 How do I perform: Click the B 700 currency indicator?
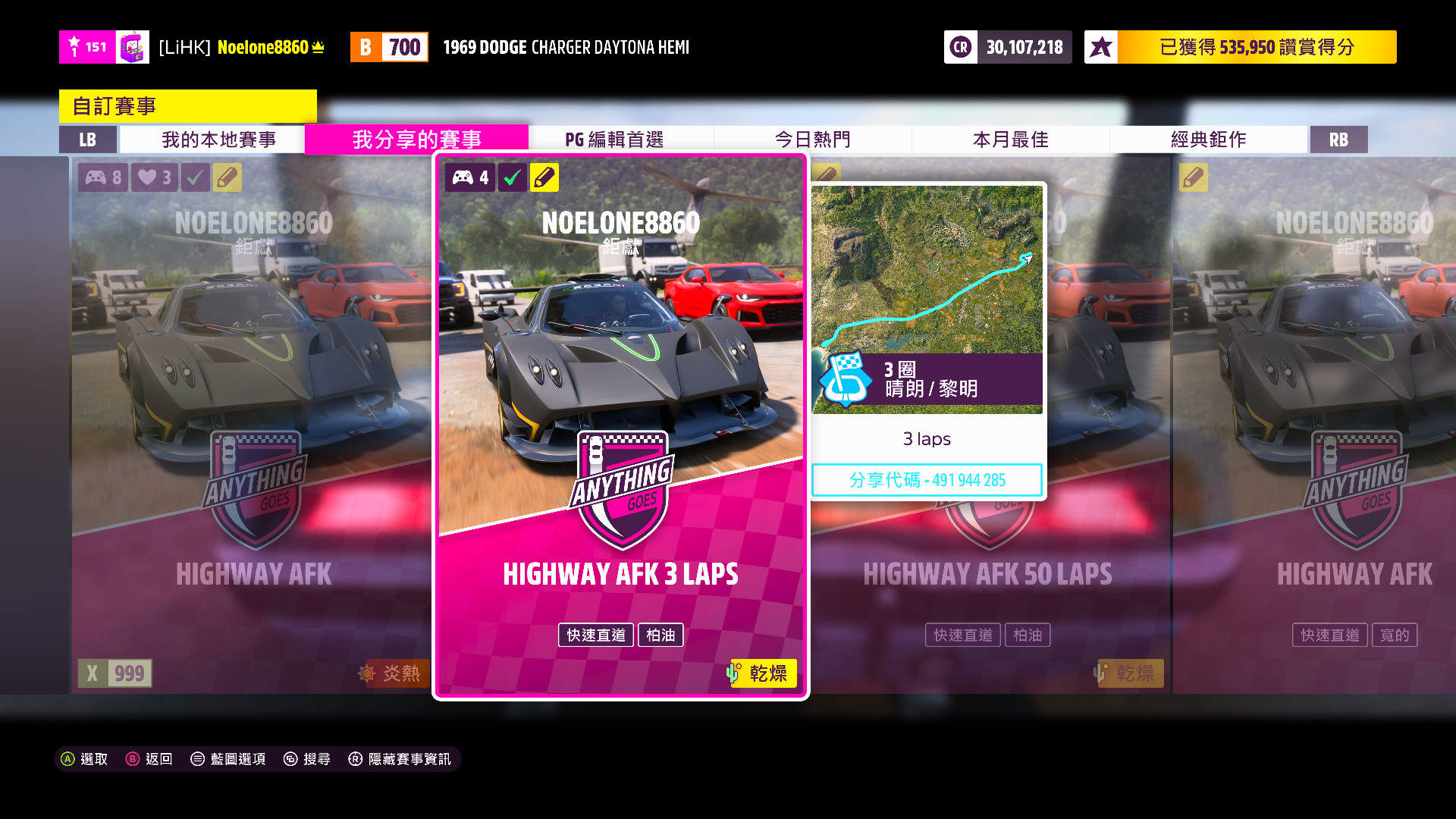pyautogui.click(x=388, y=46)
